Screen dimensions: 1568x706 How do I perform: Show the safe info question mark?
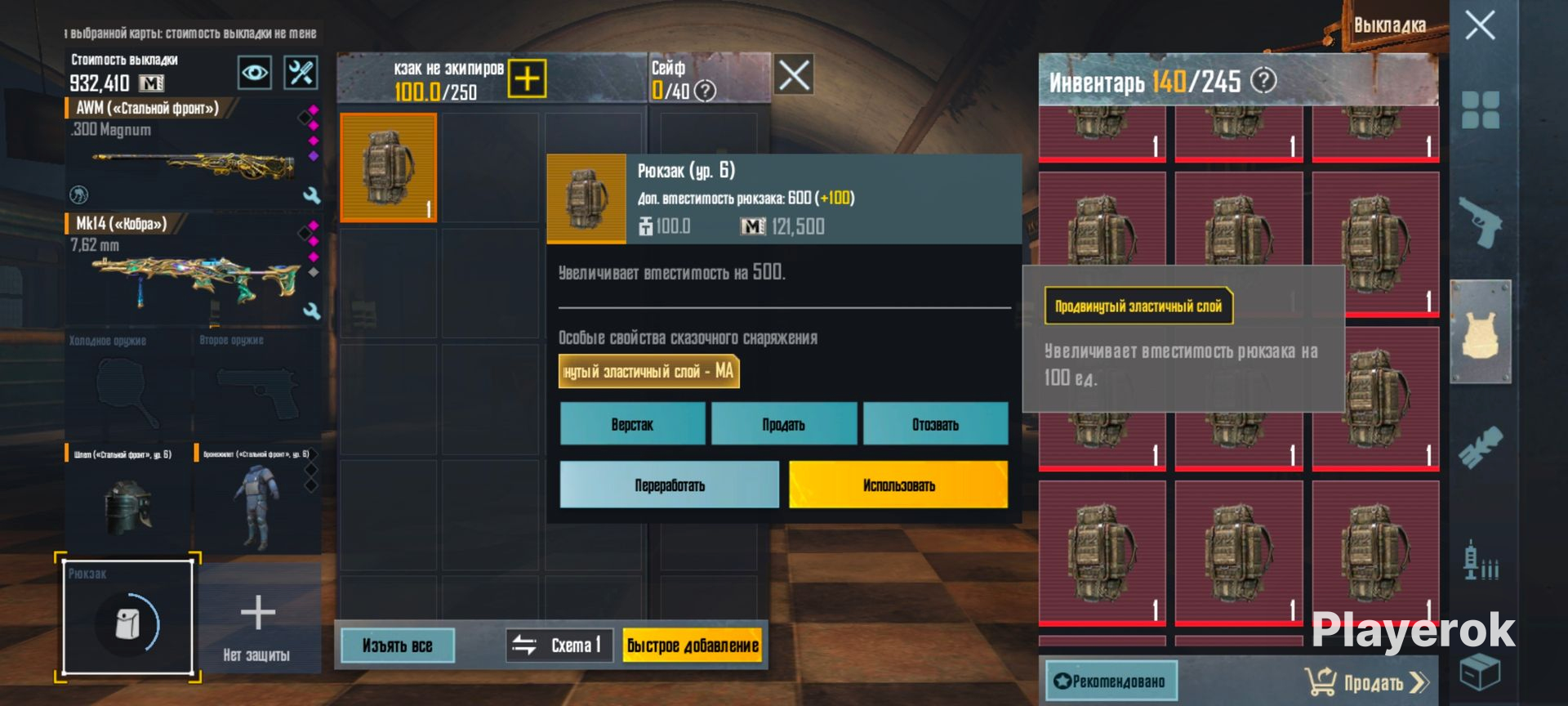click(705, 91)
